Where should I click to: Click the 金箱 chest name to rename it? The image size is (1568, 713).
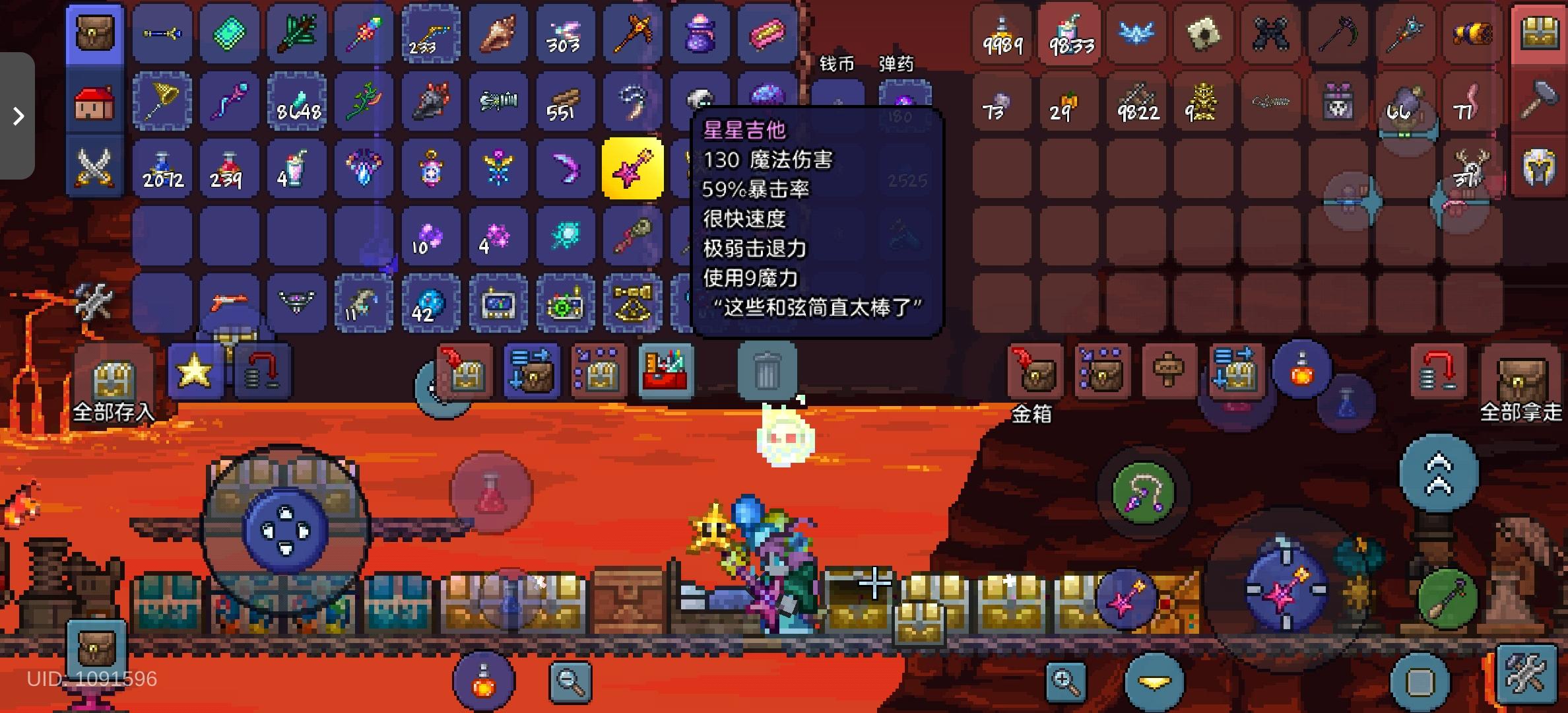point(1033,416)
